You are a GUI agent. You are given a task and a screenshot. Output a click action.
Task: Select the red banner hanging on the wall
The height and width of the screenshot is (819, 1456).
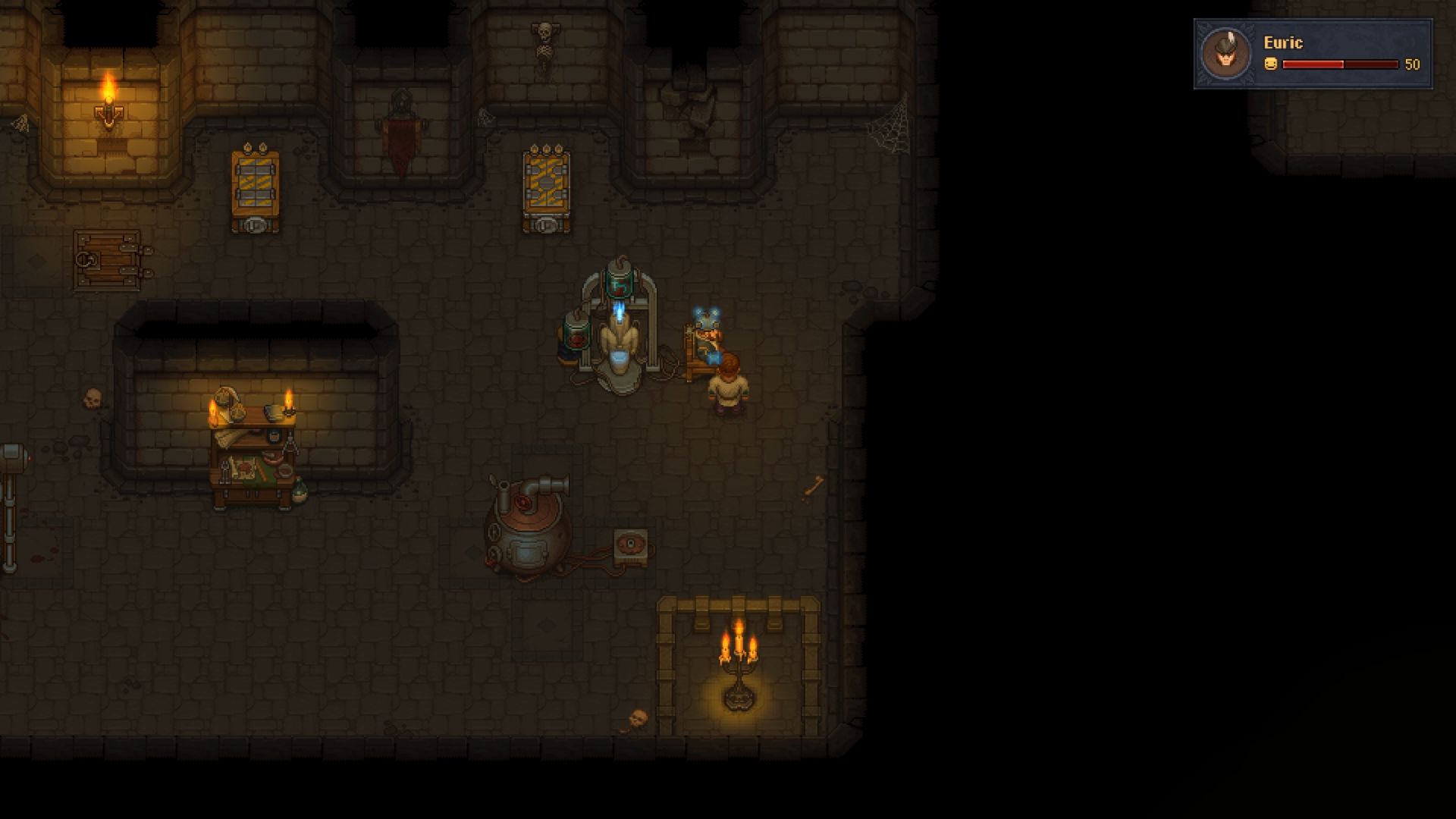400,136
